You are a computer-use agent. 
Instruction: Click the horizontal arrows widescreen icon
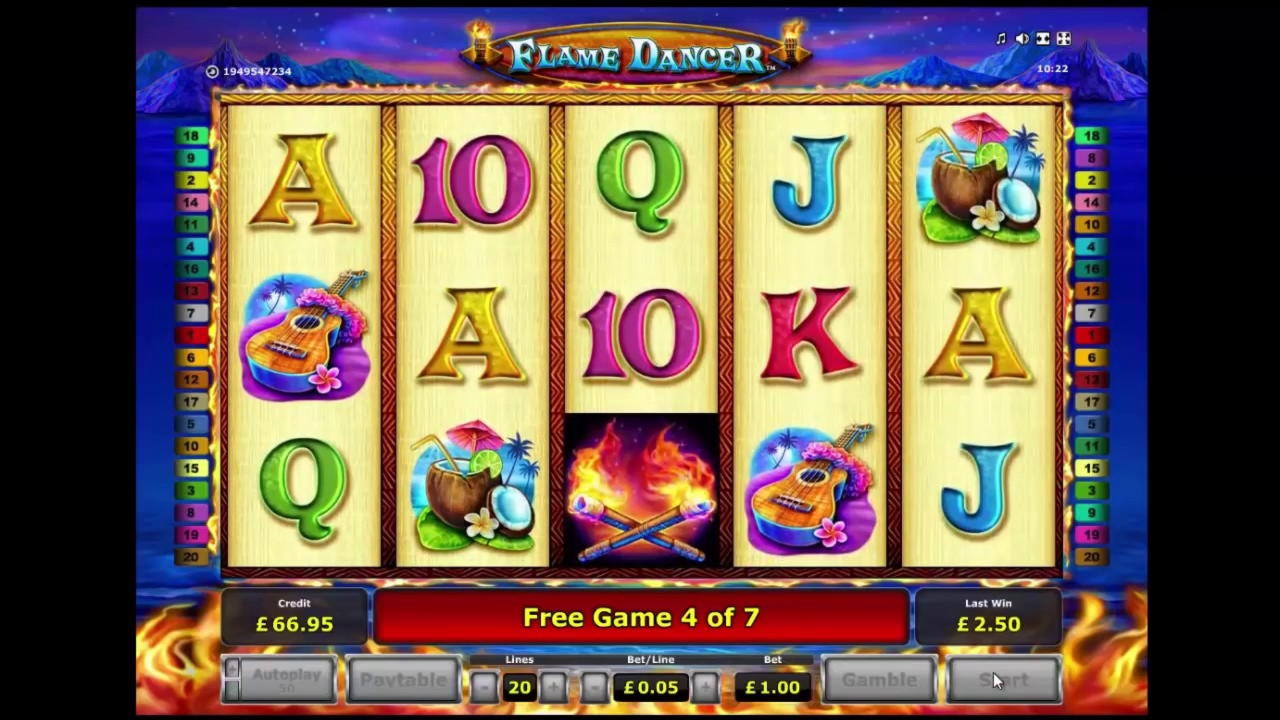pos(1042,39)
